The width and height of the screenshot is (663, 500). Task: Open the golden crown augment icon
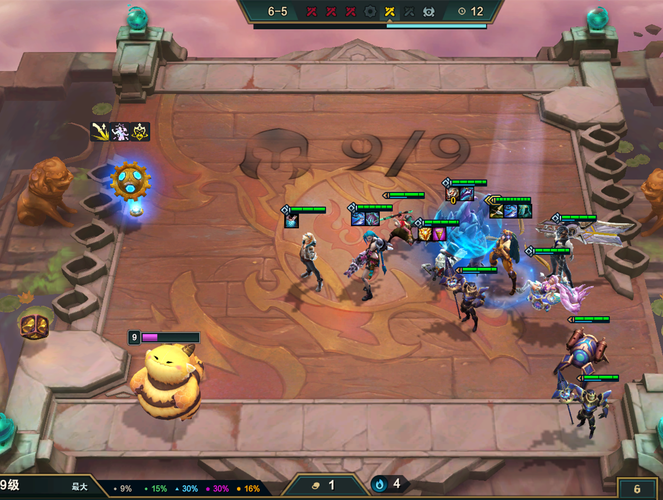[141, 131]
